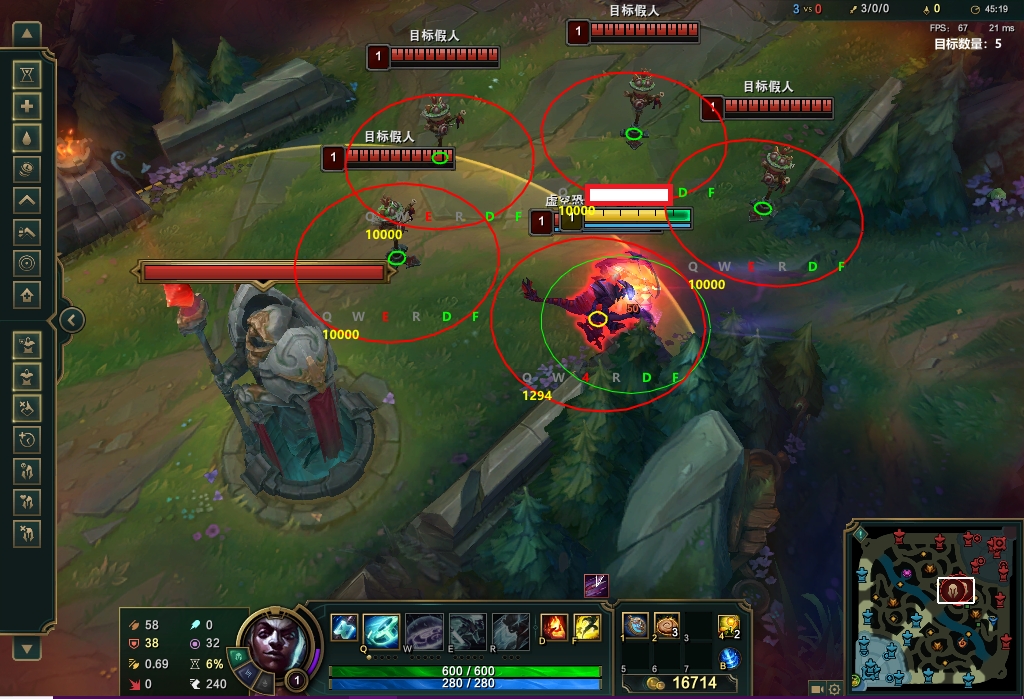This screenshot has height=699, width=1024.
Task: Use the item in inventory slot 1
Action: 636,626
